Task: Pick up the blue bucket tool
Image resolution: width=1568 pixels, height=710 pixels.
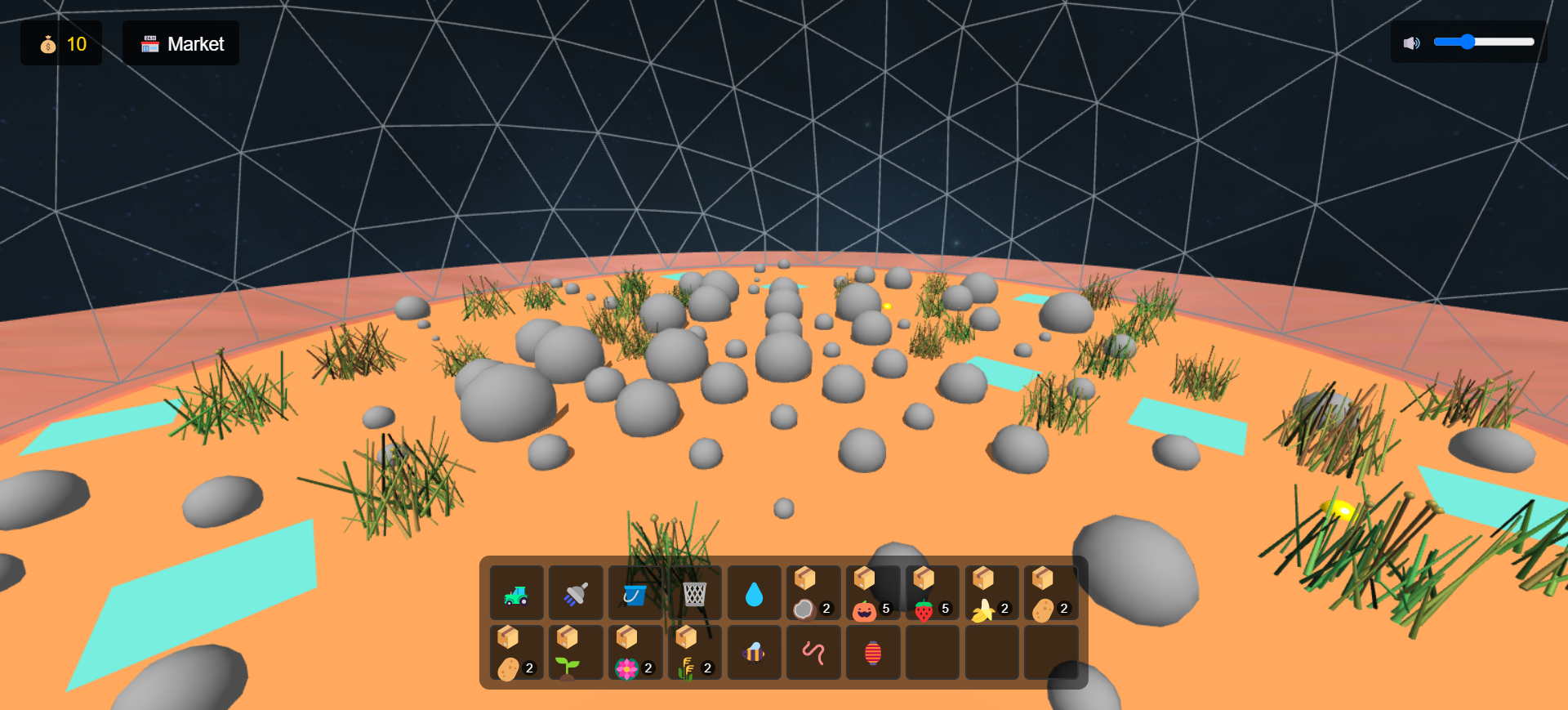Action: click(636, 593)
